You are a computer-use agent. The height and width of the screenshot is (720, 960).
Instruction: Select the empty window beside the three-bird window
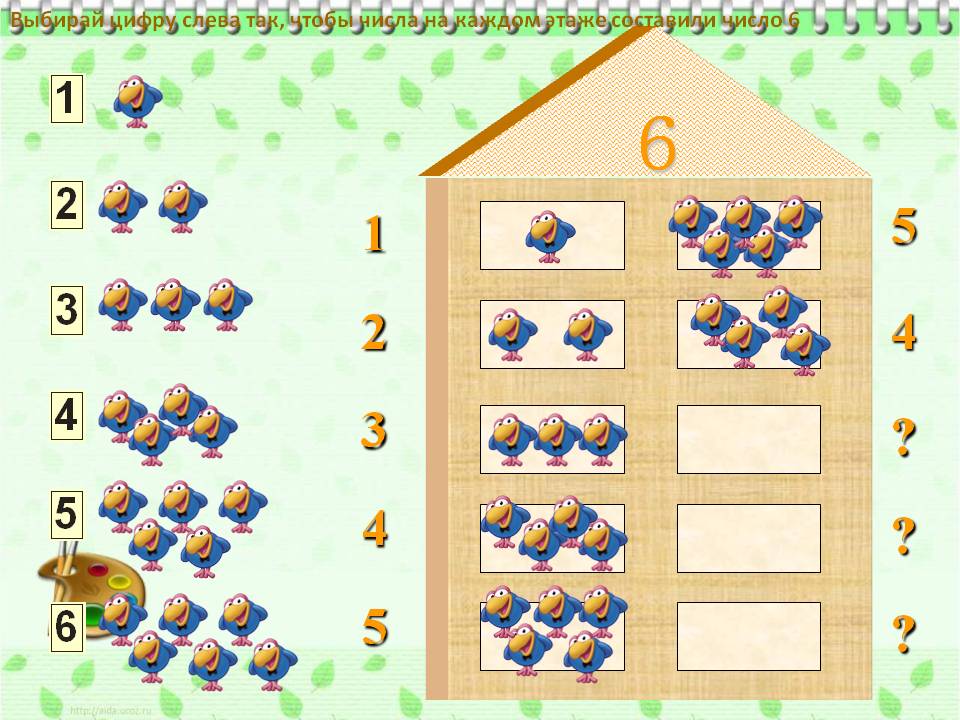(748, 439)
